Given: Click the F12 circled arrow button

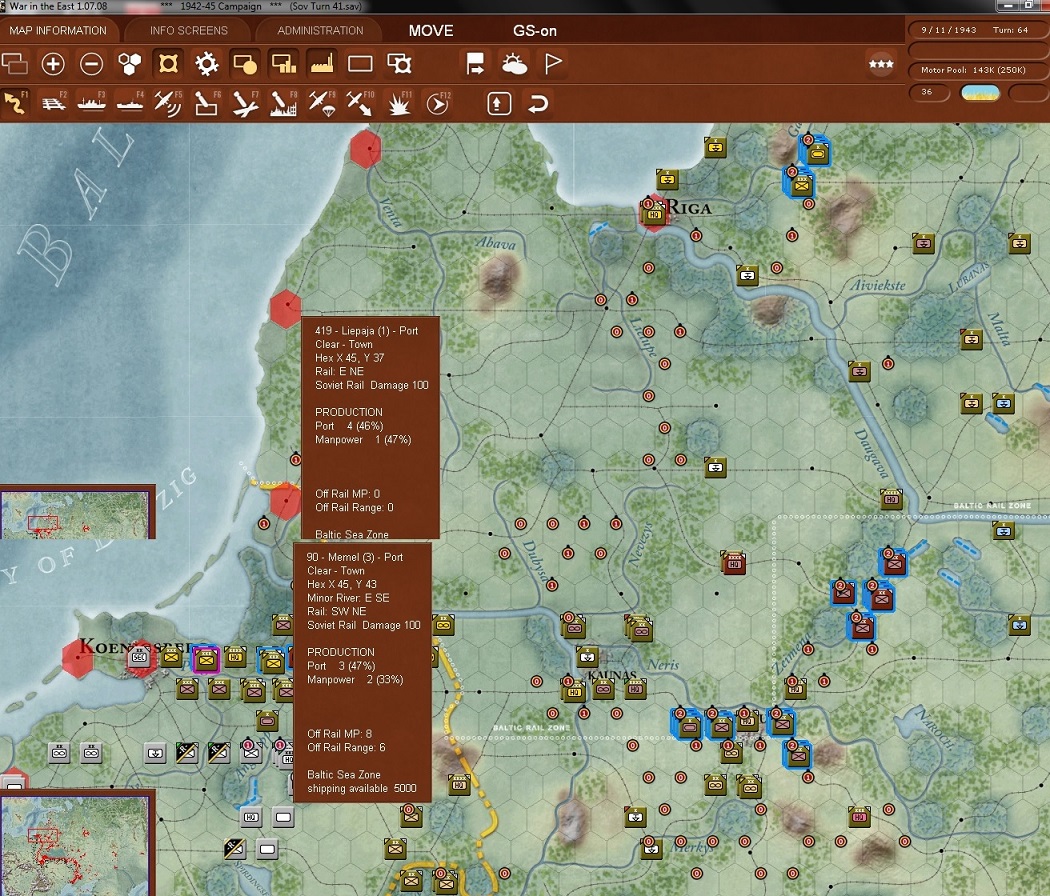Looking at the screenshot, I should coord(437,103).
